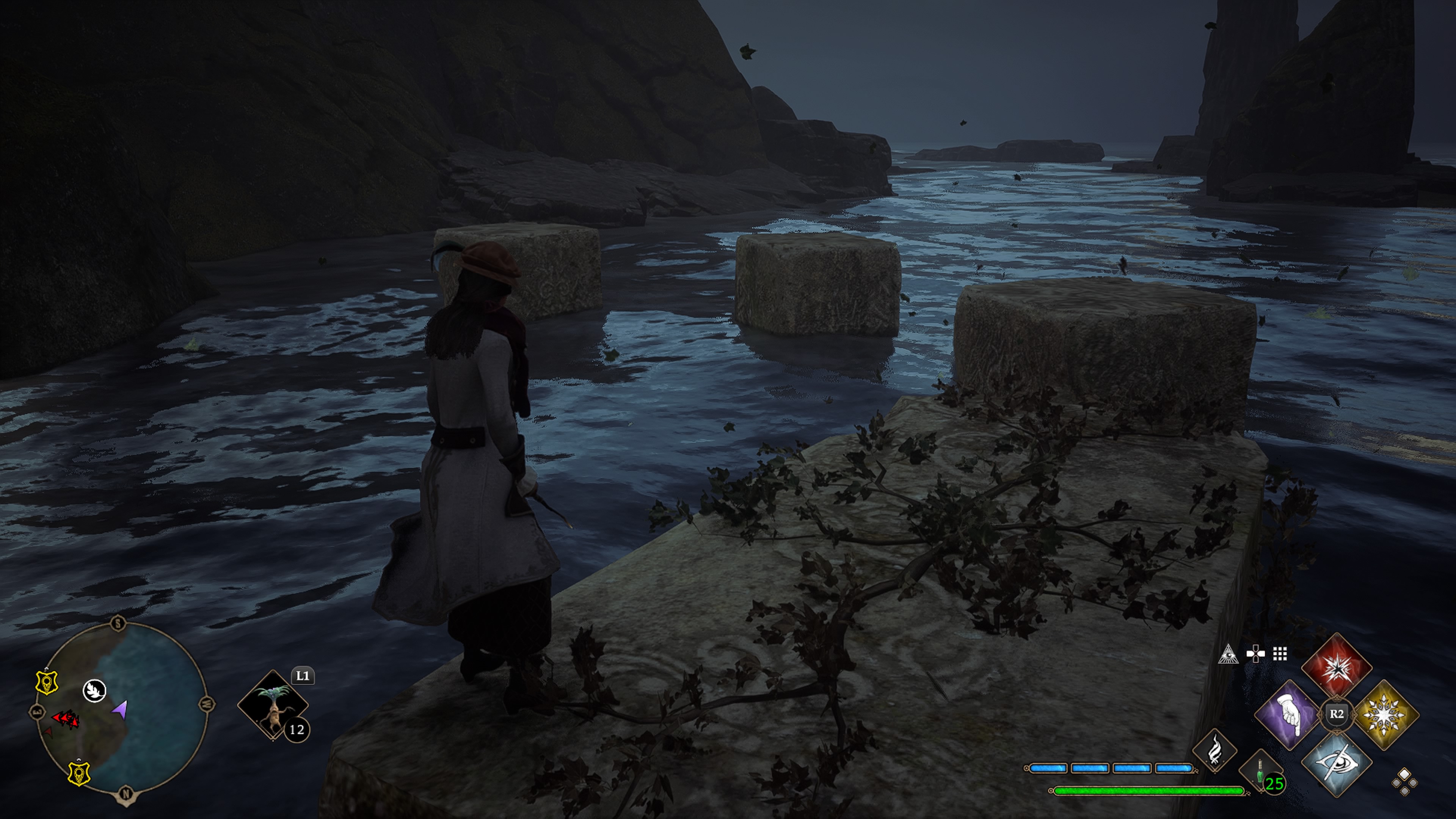Select the upper yellow shield quest marker
Image resolution: width=1456 pixels, height=819 pixels.
pos(47,682)
